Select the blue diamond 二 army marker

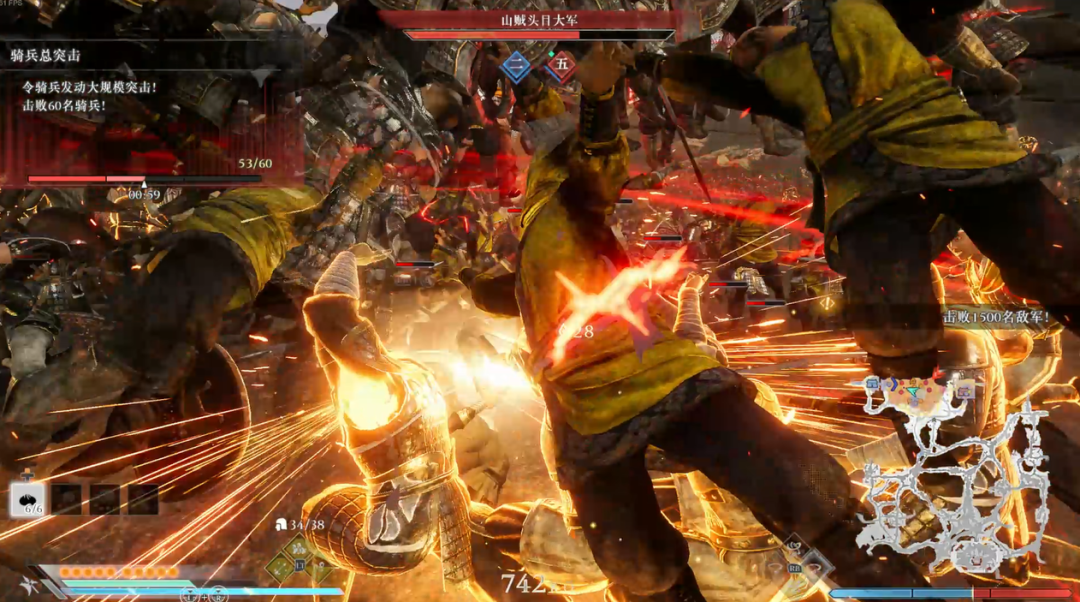(x=517, y=66)
